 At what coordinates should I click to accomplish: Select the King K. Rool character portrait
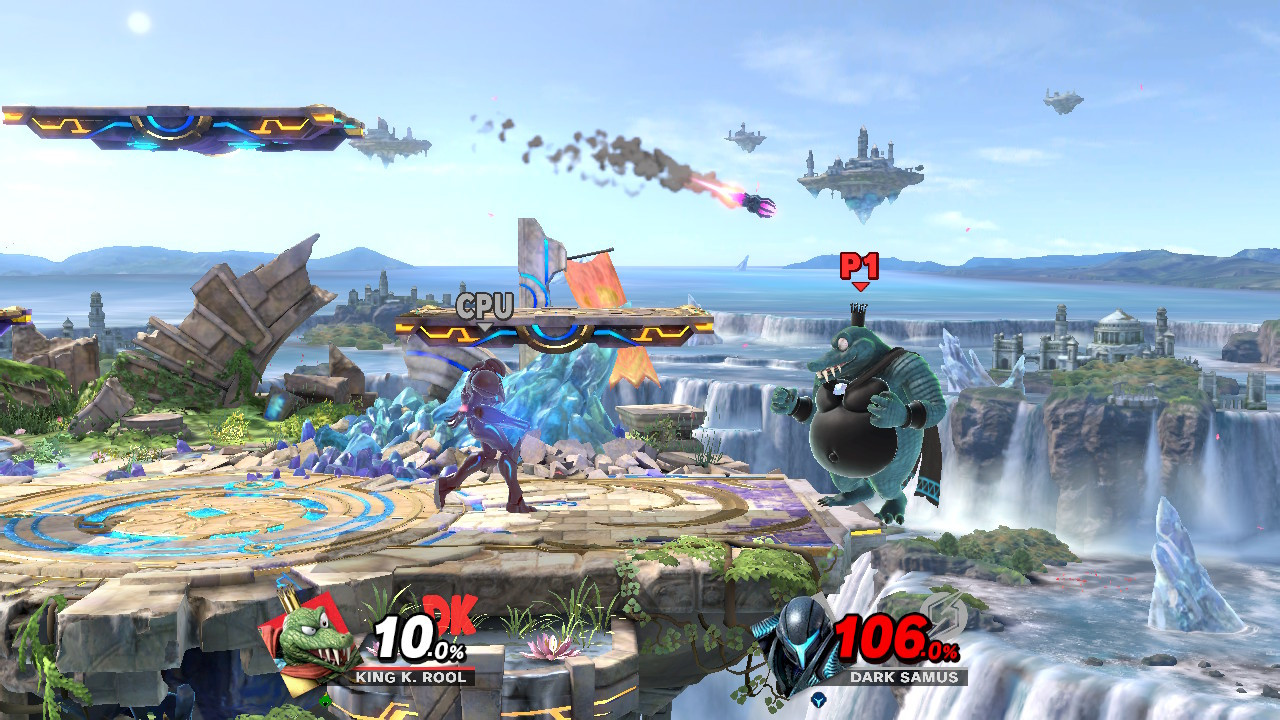pos(310,638)
